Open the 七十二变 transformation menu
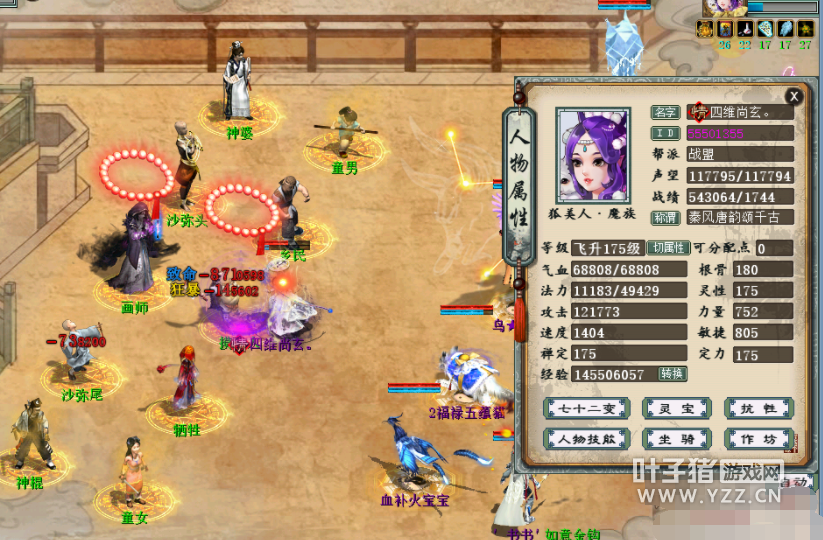 coord(579,408)
